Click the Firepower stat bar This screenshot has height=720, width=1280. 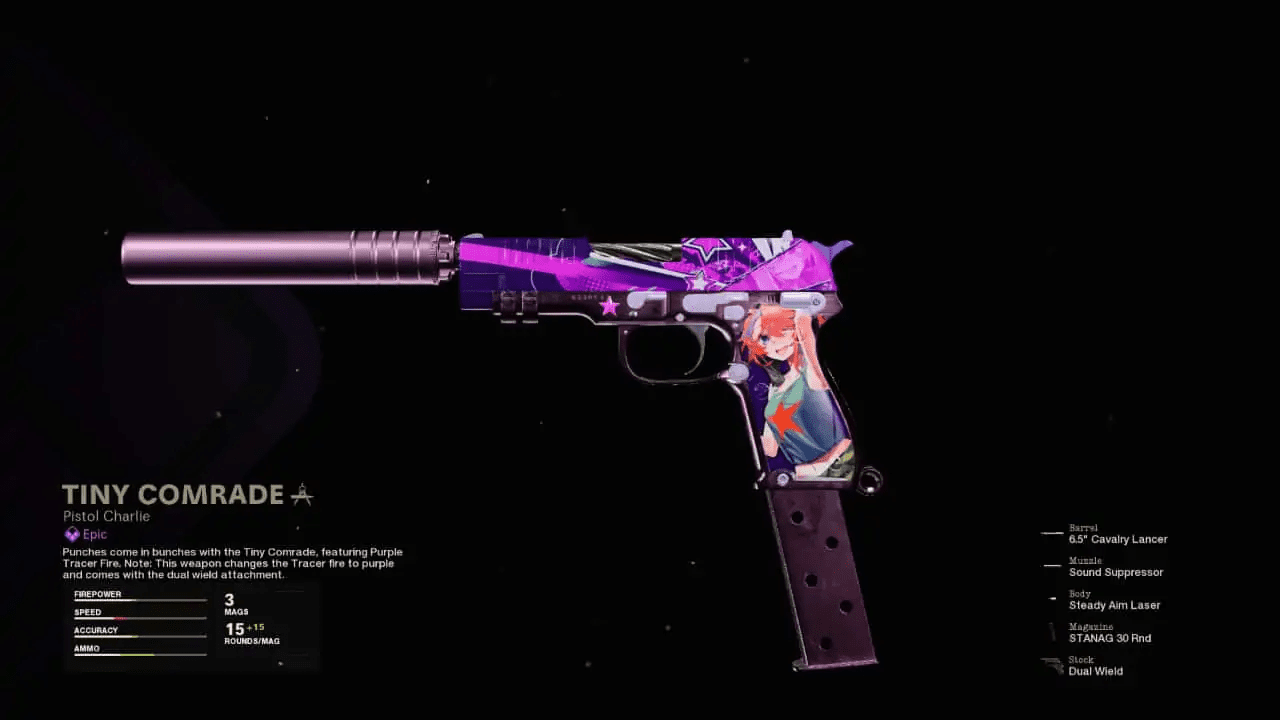pyautogui.click(x=139, y=598)
